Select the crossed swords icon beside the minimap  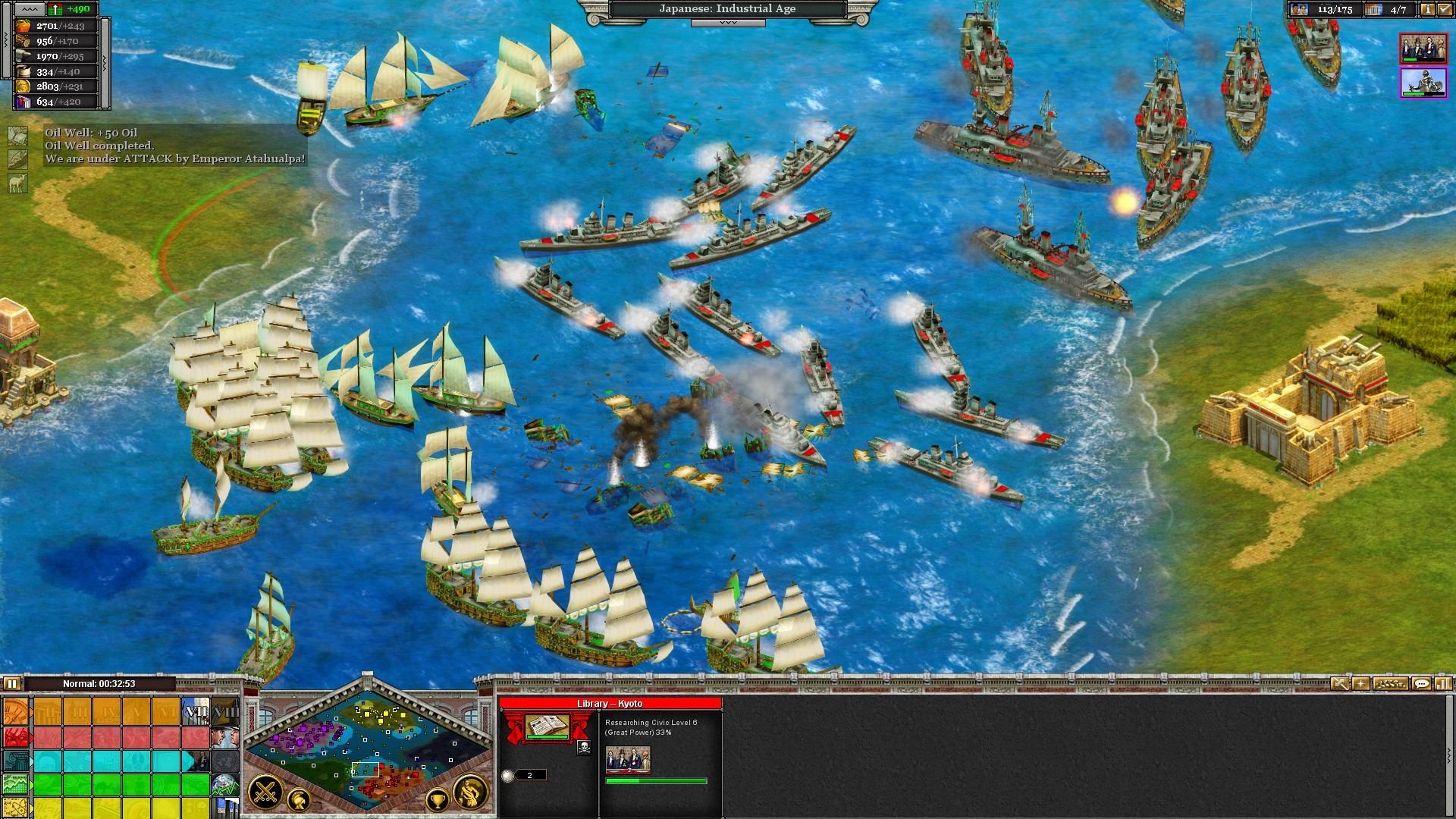pyautogui.click(x=266, y=793)
